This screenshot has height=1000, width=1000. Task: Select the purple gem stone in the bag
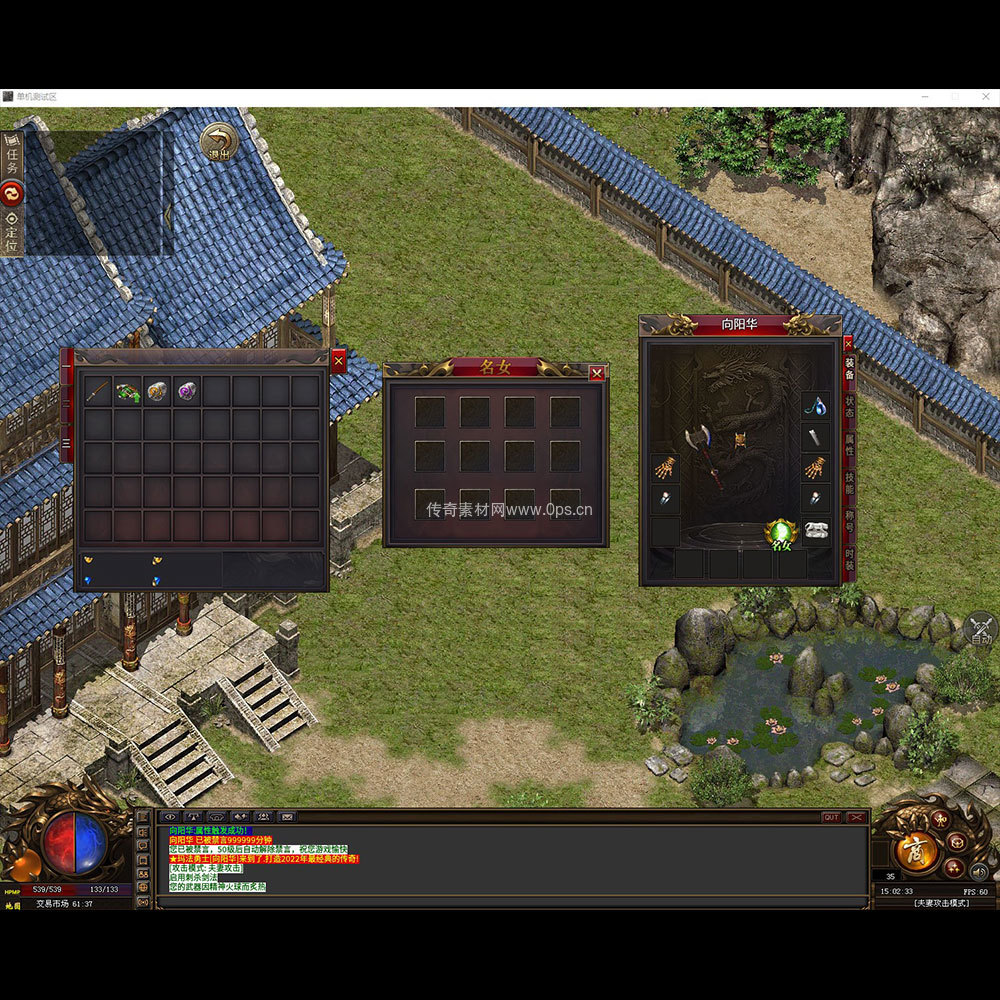coord(187,391)
